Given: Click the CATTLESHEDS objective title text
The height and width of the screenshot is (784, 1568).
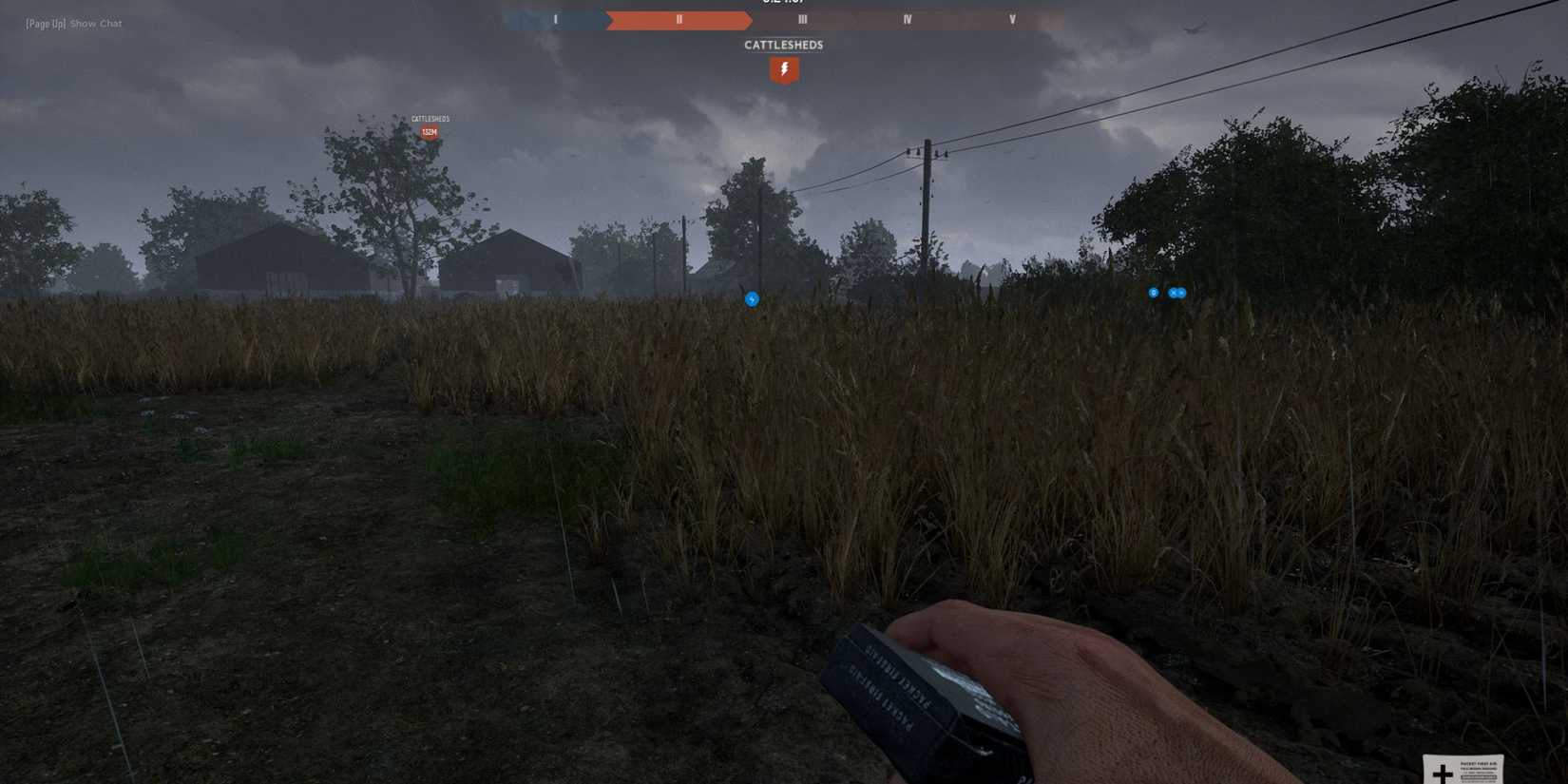Looking at the screenshot, I should click(x=783, y=44).
